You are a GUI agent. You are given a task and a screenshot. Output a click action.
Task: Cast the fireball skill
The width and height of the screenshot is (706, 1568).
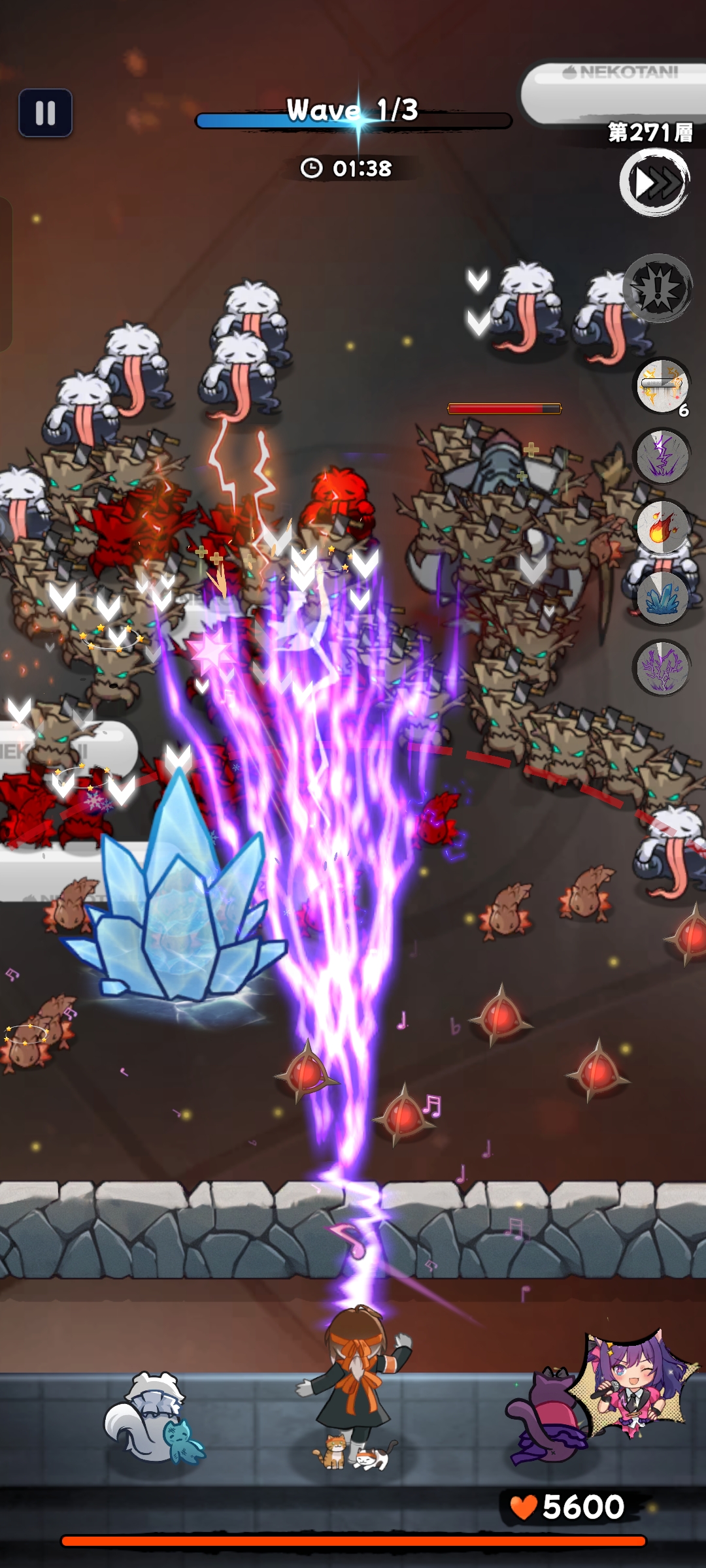pyautogui.click(x=662, y=527)
